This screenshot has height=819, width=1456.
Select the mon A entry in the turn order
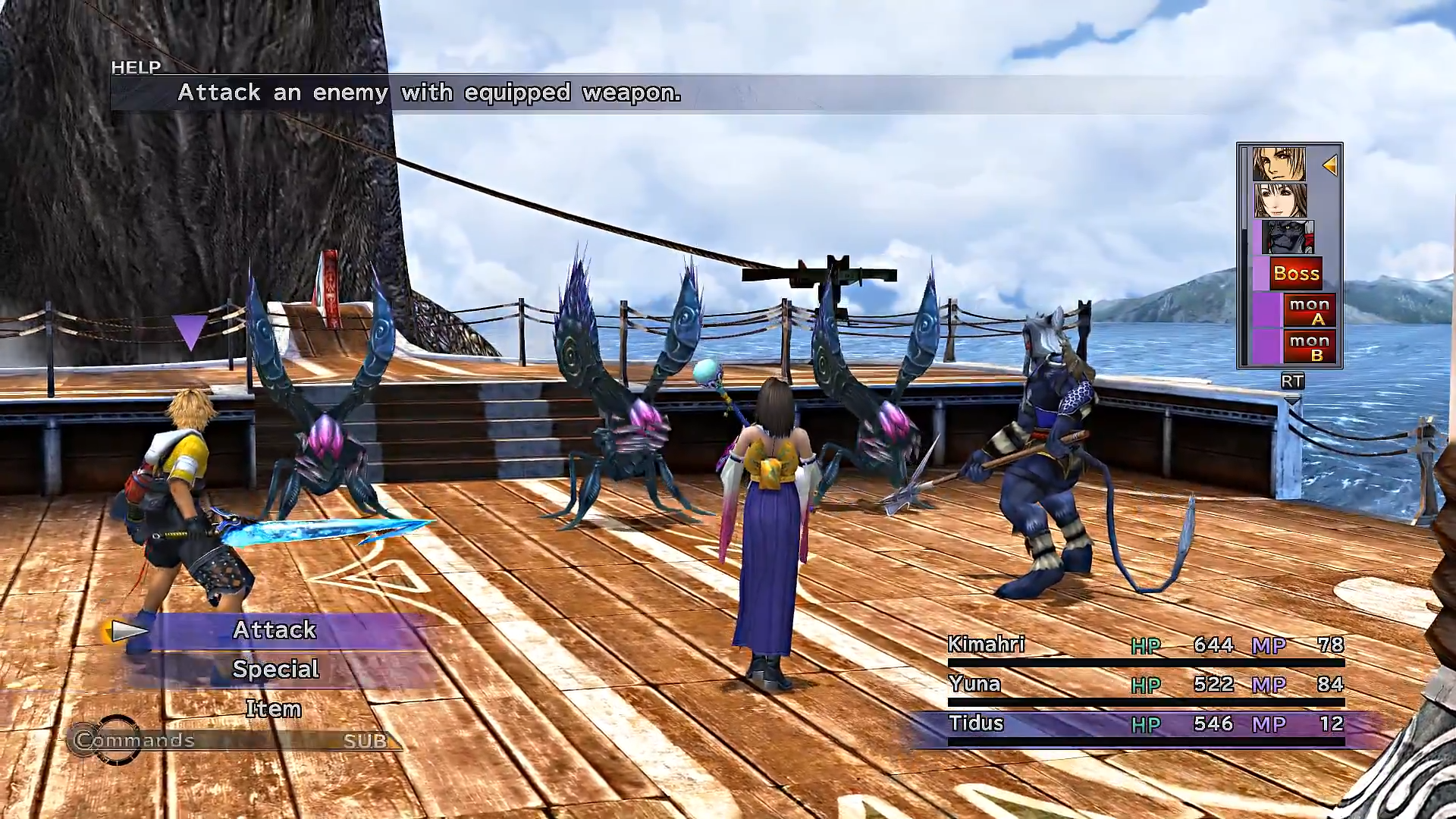pyautogui.click(x=1310, y=311)
